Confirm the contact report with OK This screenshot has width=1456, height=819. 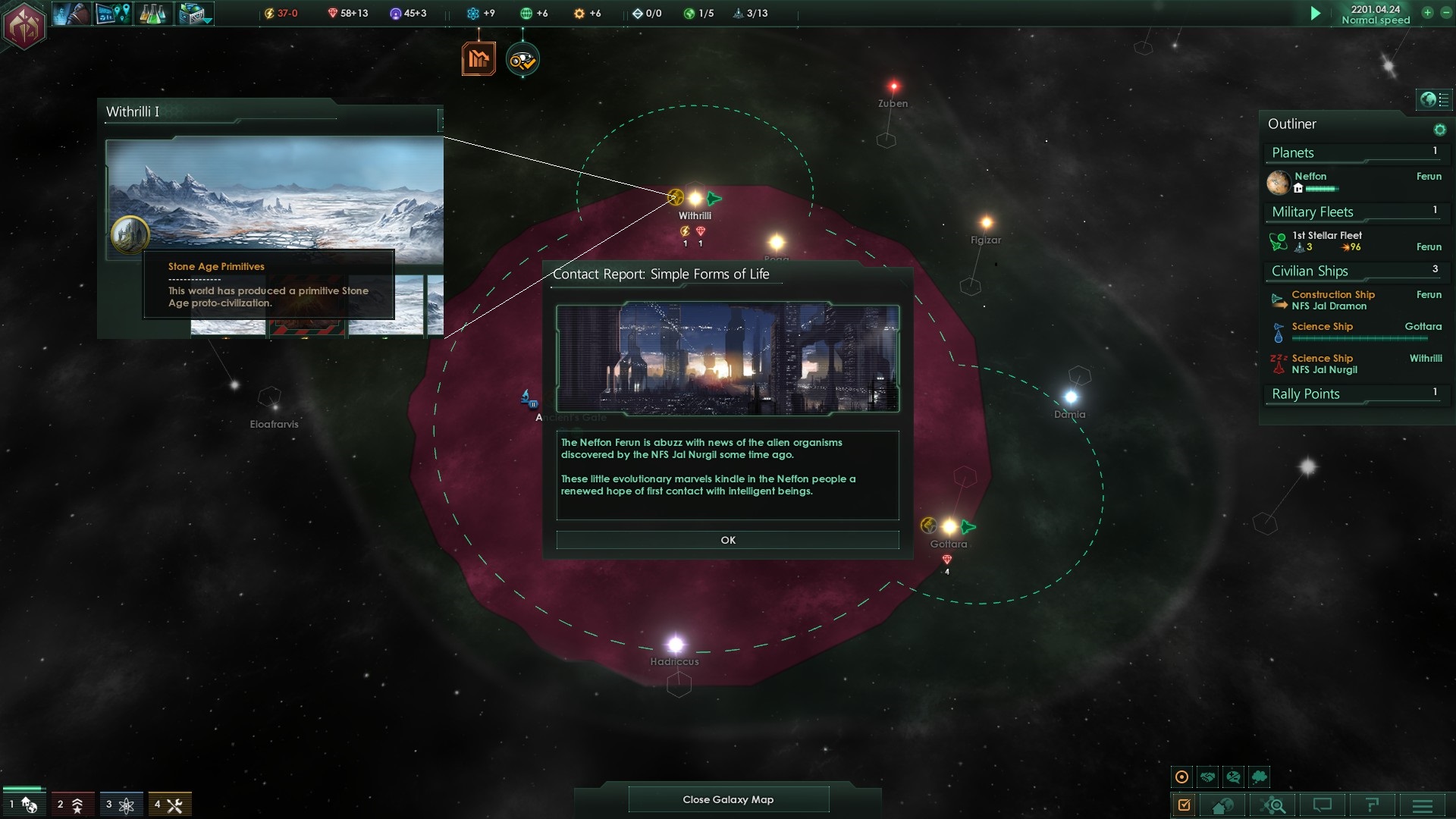tap(727, 540)
